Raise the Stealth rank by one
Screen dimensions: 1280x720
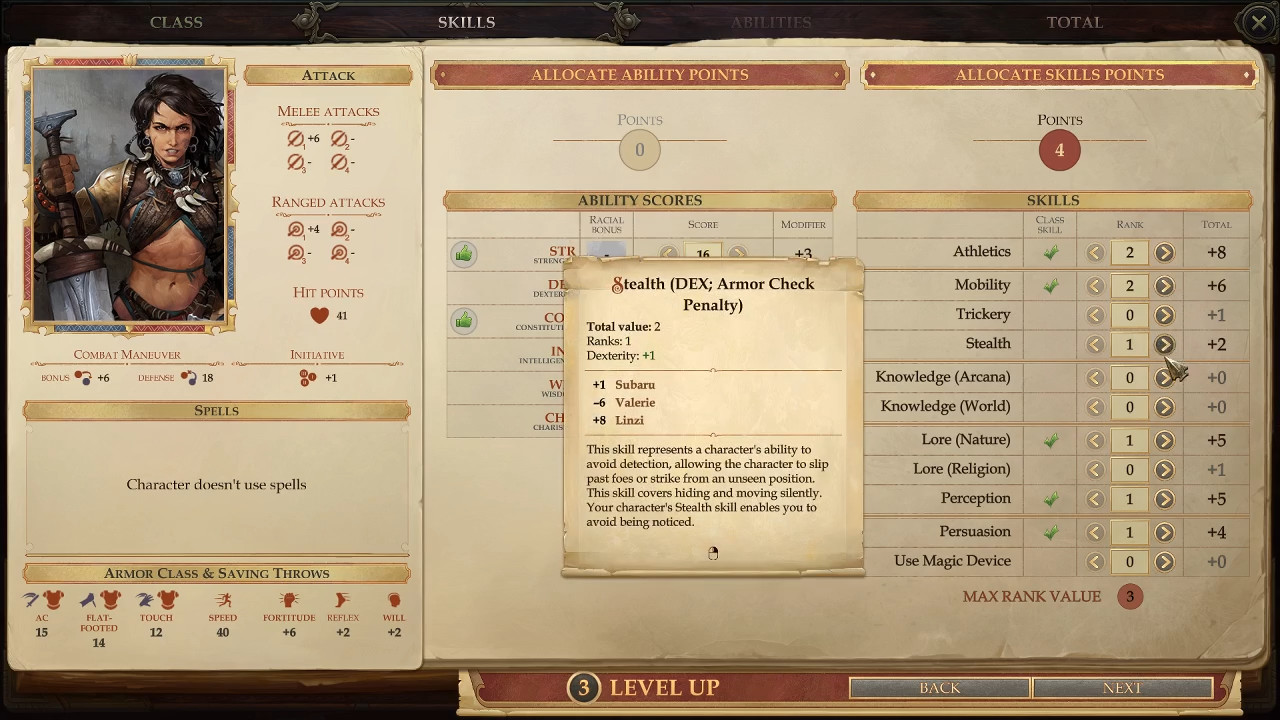click(x=1164, y=344)
